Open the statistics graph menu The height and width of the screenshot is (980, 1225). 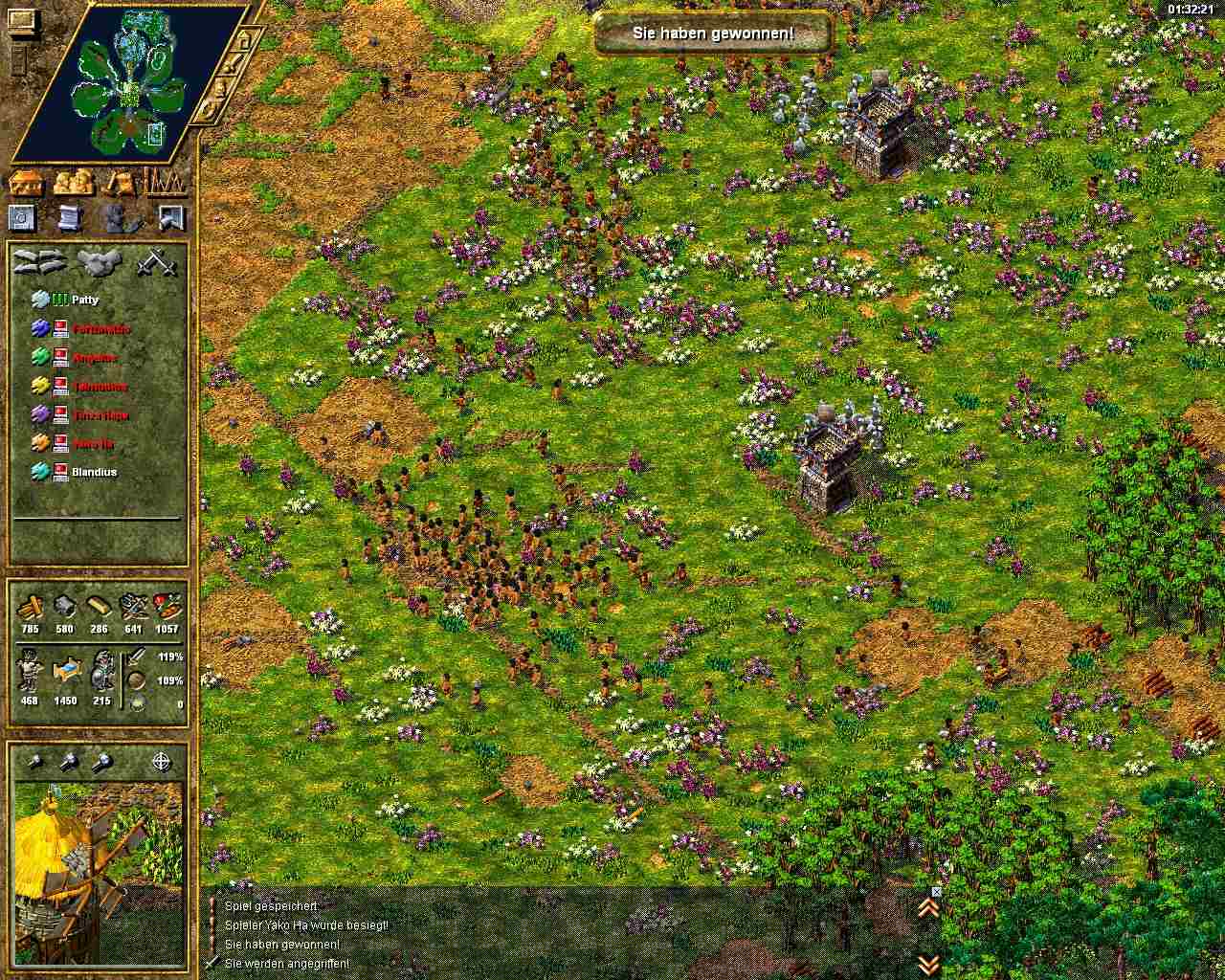point(165,182)
